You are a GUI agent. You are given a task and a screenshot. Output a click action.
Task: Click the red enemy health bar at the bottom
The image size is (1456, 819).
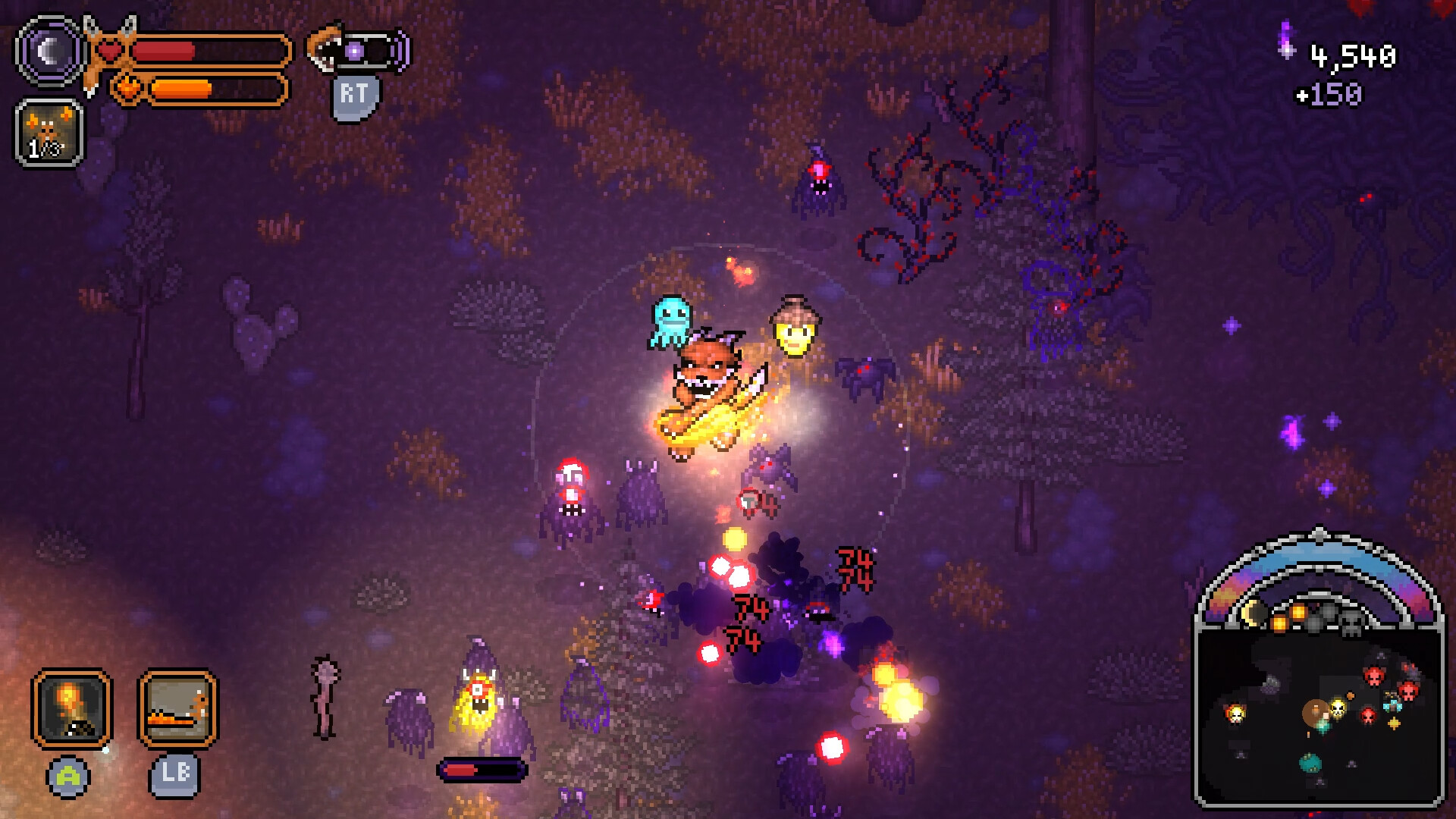pyautogui.click(x=483, y=768)
